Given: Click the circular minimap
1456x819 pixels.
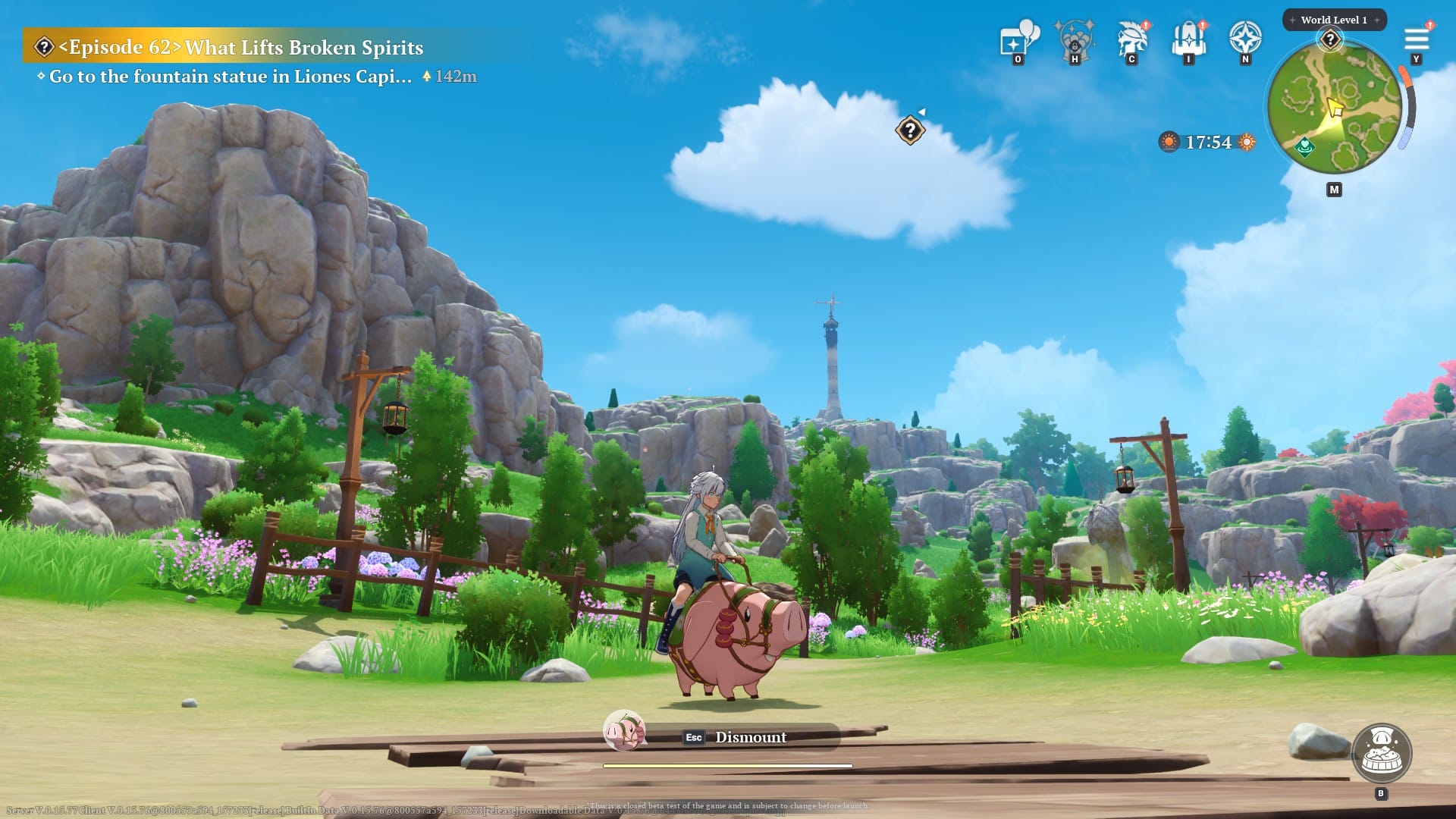Looking at the screenshot, I should (x=1334, y=108).
